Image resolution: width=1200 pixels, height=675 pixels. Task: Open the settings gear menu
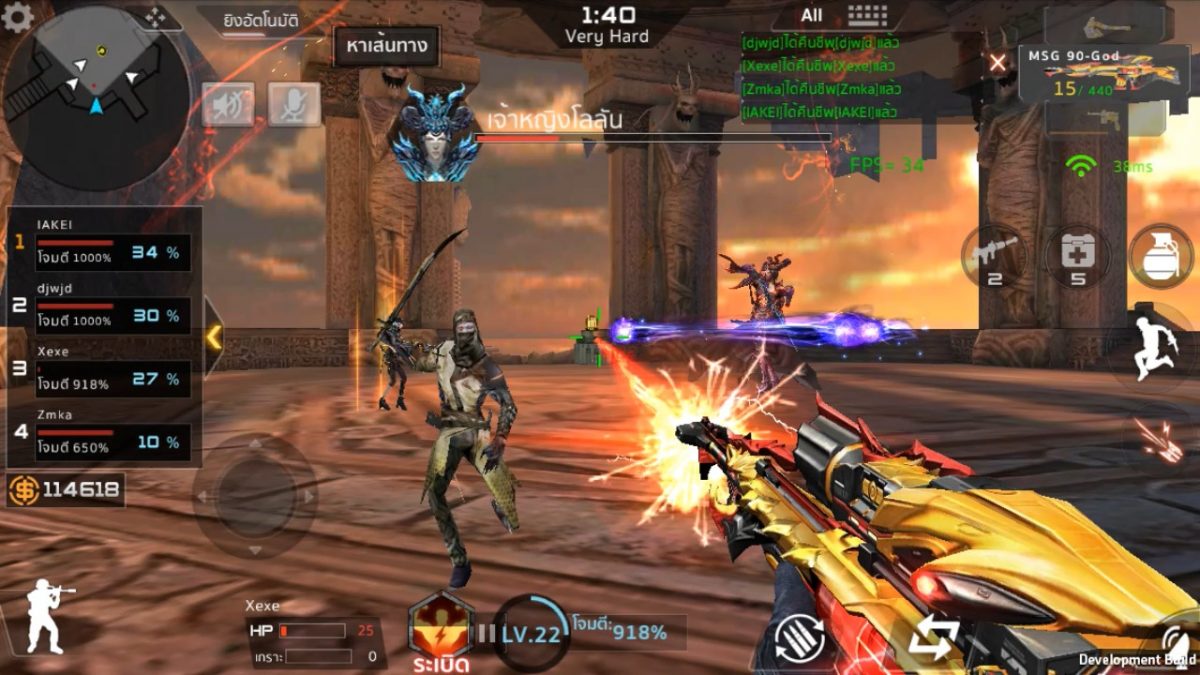pos(17,17)
